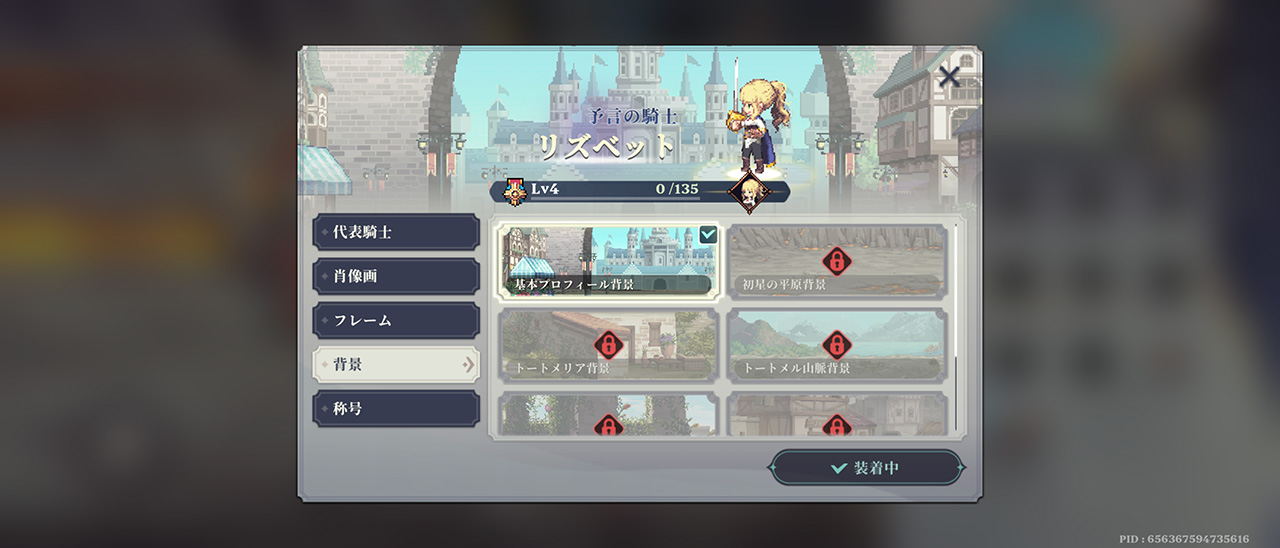This screenshot has width=1280, height=548.
Task: Pick the locked トートメル山脈背景 background
Action: point(836,345)
